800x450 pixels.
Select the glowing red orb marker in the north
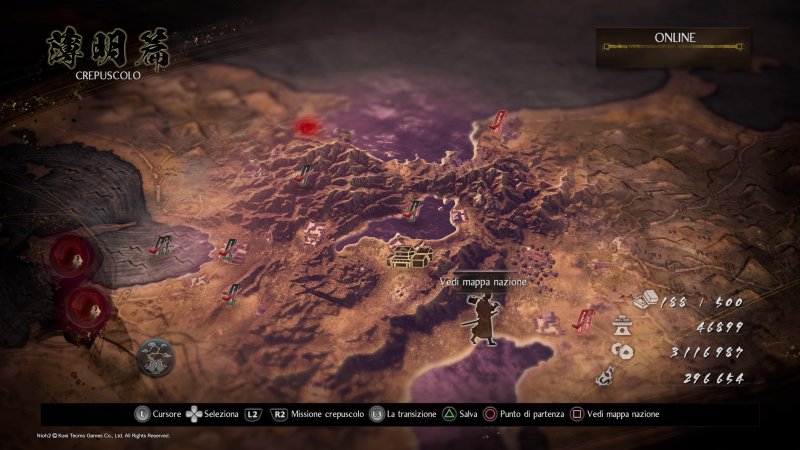306,127
